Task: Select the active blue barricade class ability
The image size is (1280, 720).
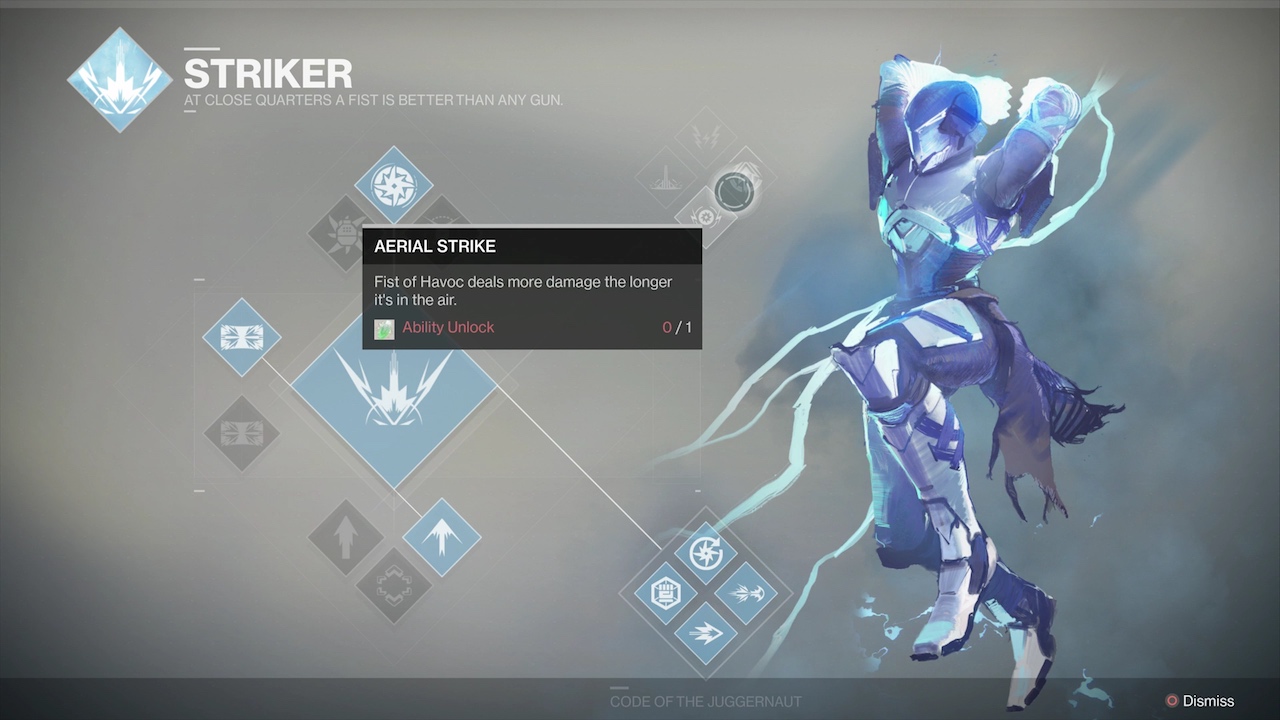Action: (x=241, y=337)
